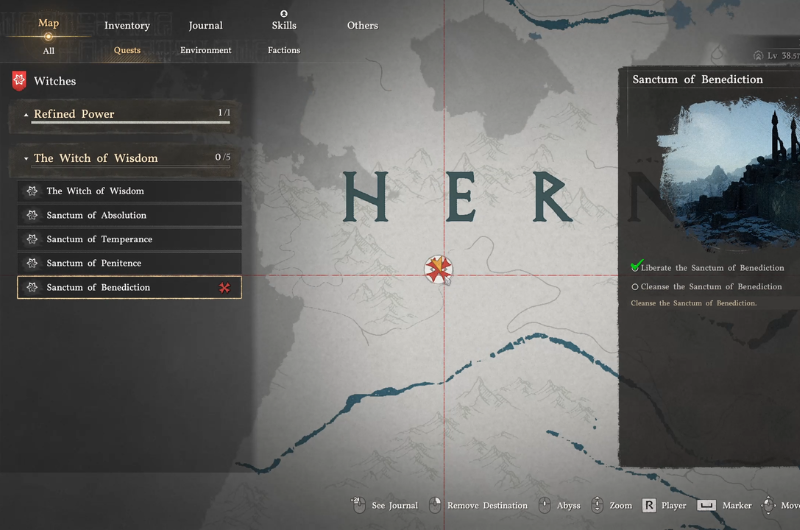800x530 pixels.
Task: Choose the Factions filter
Action: 284,50
